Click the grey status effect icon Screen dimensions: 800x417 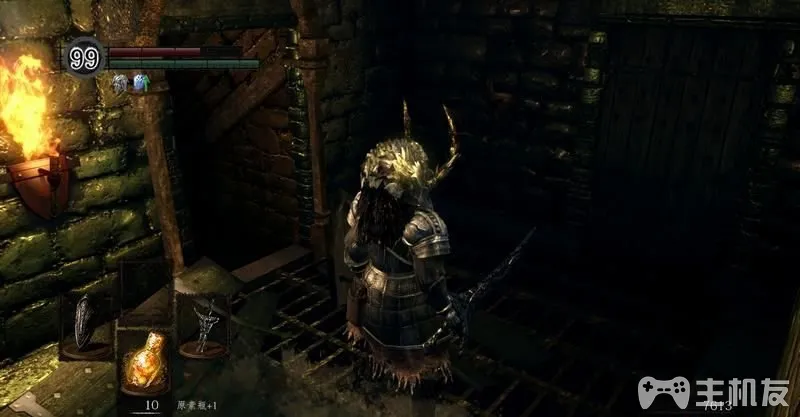(x=119, y=85)
